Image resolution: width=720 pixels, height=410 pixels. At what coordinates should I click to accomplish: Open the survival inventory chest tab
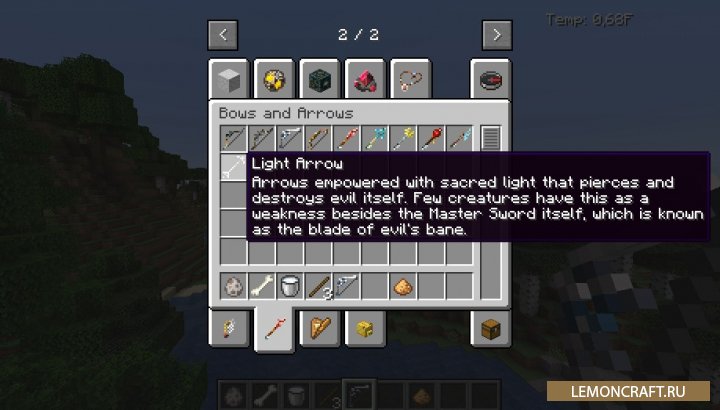coord(491,327)
